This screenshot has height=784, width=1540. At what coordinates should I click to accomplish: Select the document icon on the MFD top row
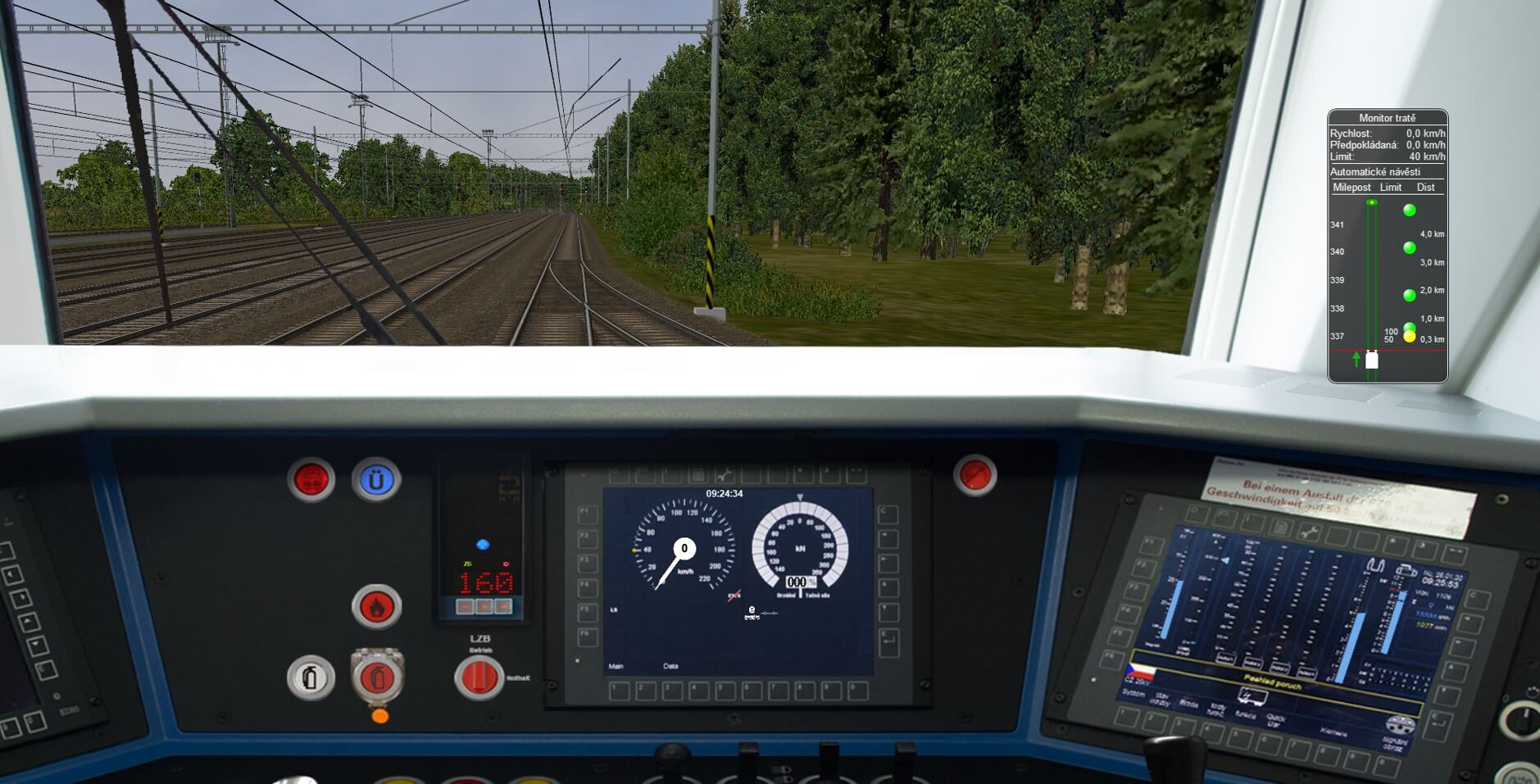tap(698, 475)
